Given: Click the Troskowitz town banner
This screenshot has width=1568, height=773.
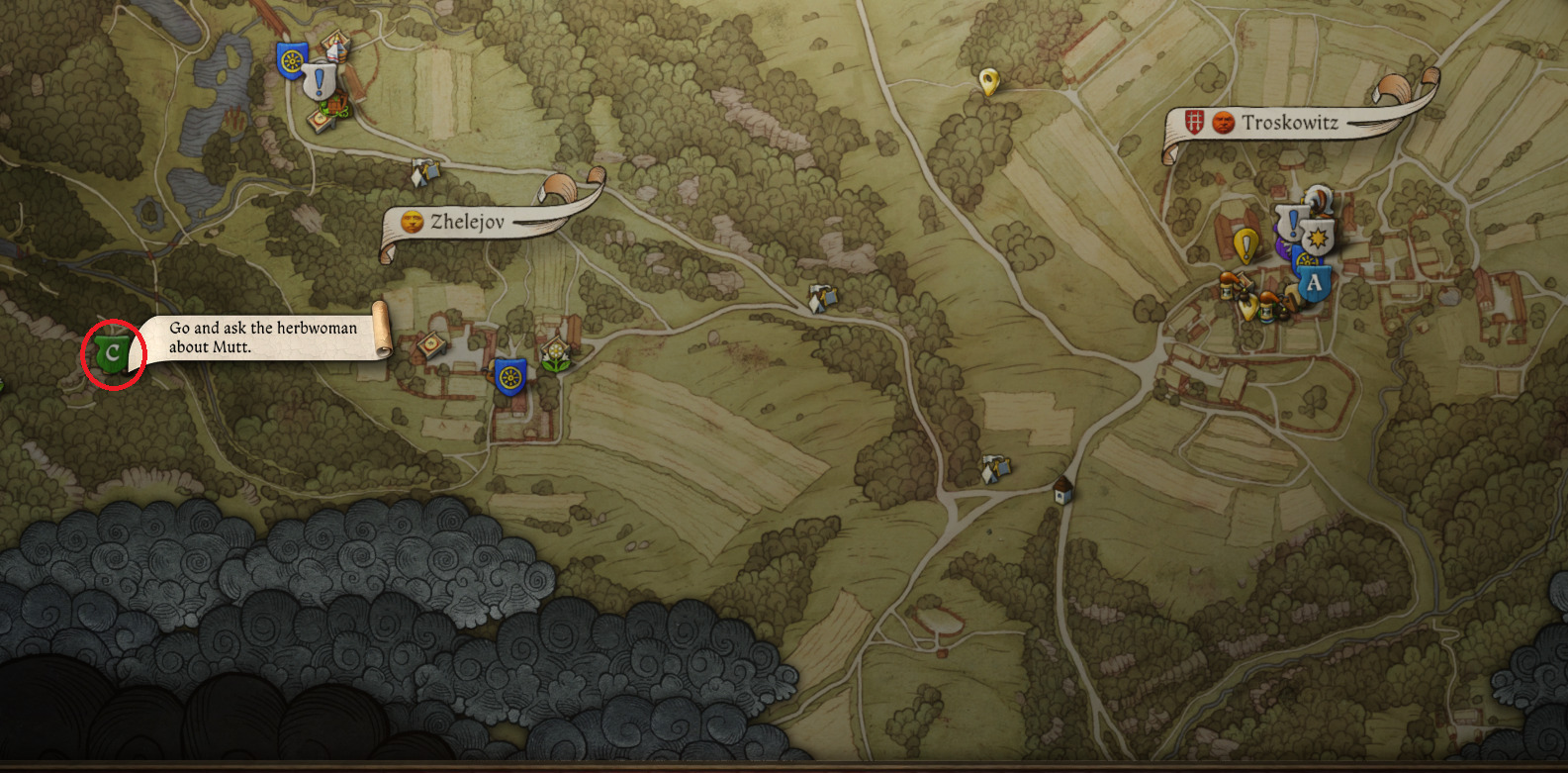Looking at the screenshot, I should point(1289,123).
